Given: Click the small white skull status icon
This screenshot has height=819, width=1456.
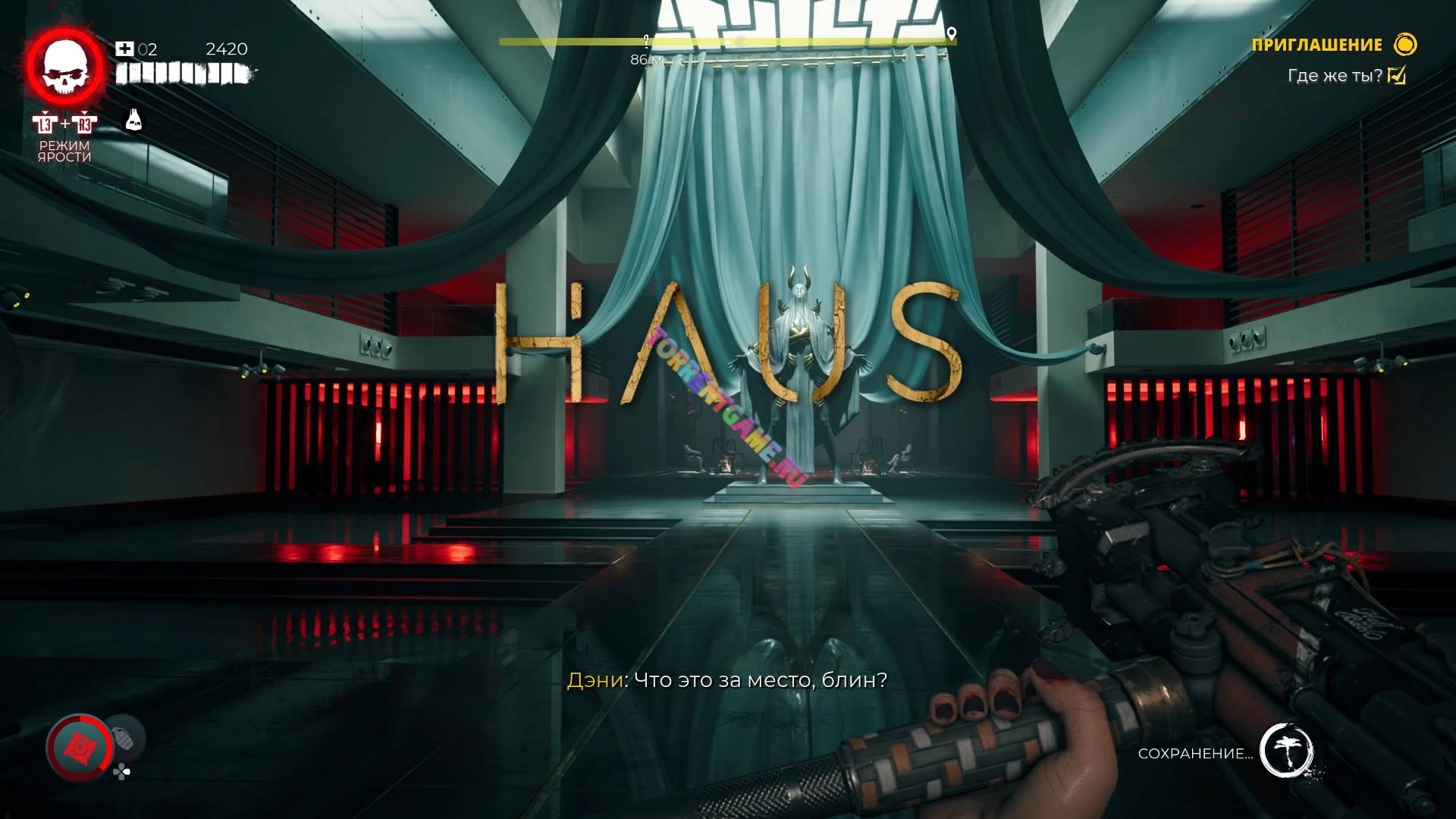Looking at the screenshot, I should [133, 120].
